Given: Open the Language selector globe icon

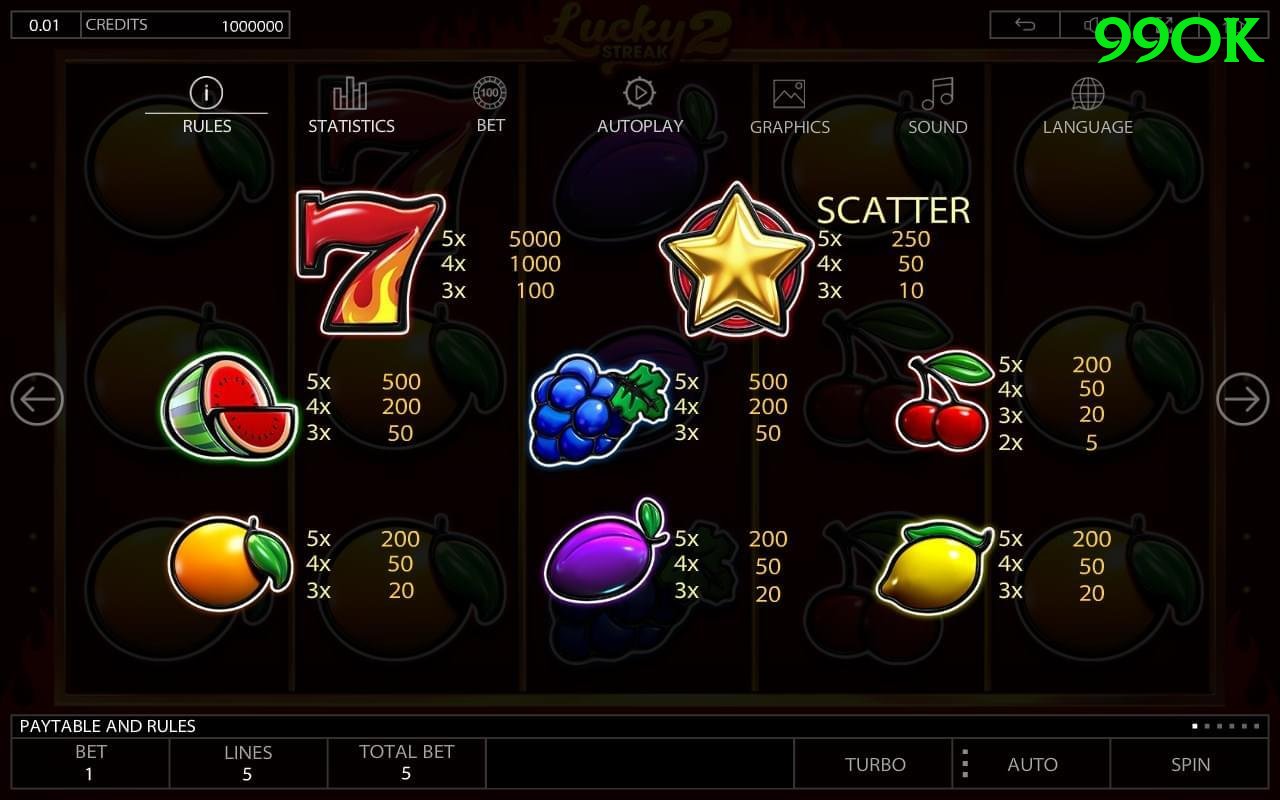Looking at the screenshot, I should 1087,95.
